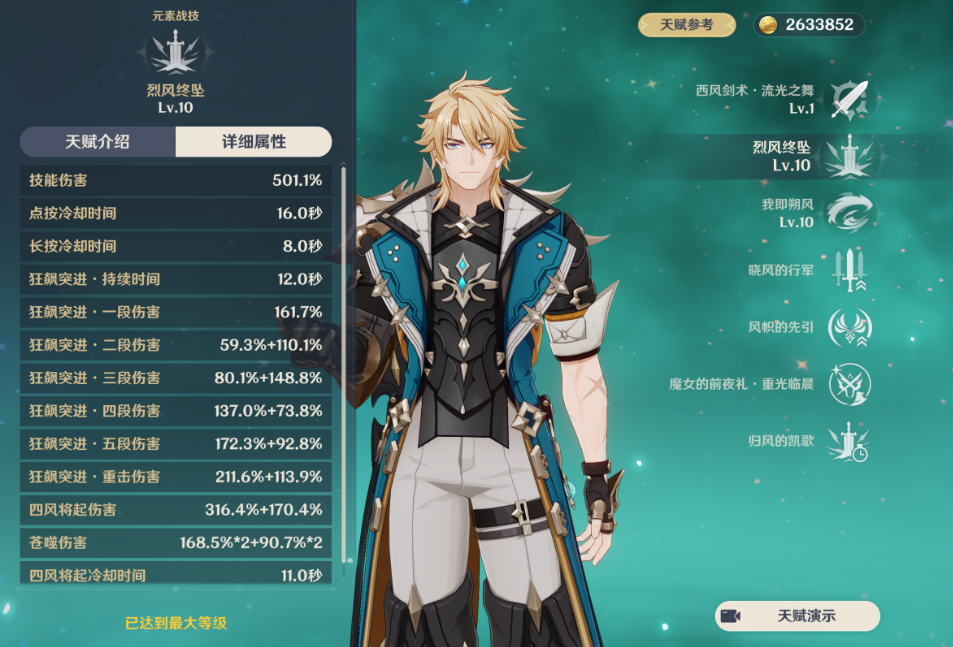Choose the 烈风终坠 elemental skill icon

click(851, 156)
